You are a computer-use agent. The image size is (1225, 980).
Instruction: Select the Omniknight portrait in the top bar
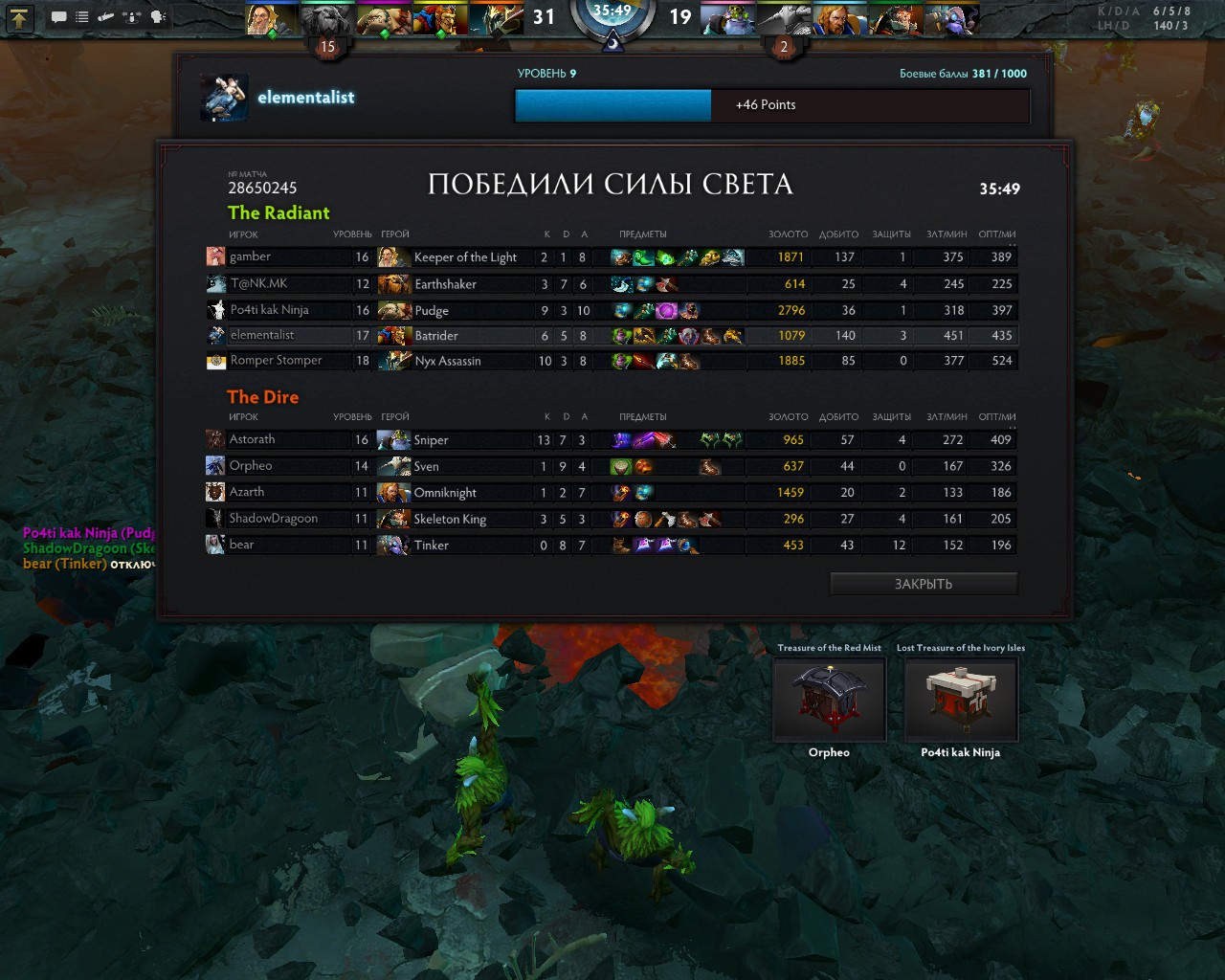(840, 19)
